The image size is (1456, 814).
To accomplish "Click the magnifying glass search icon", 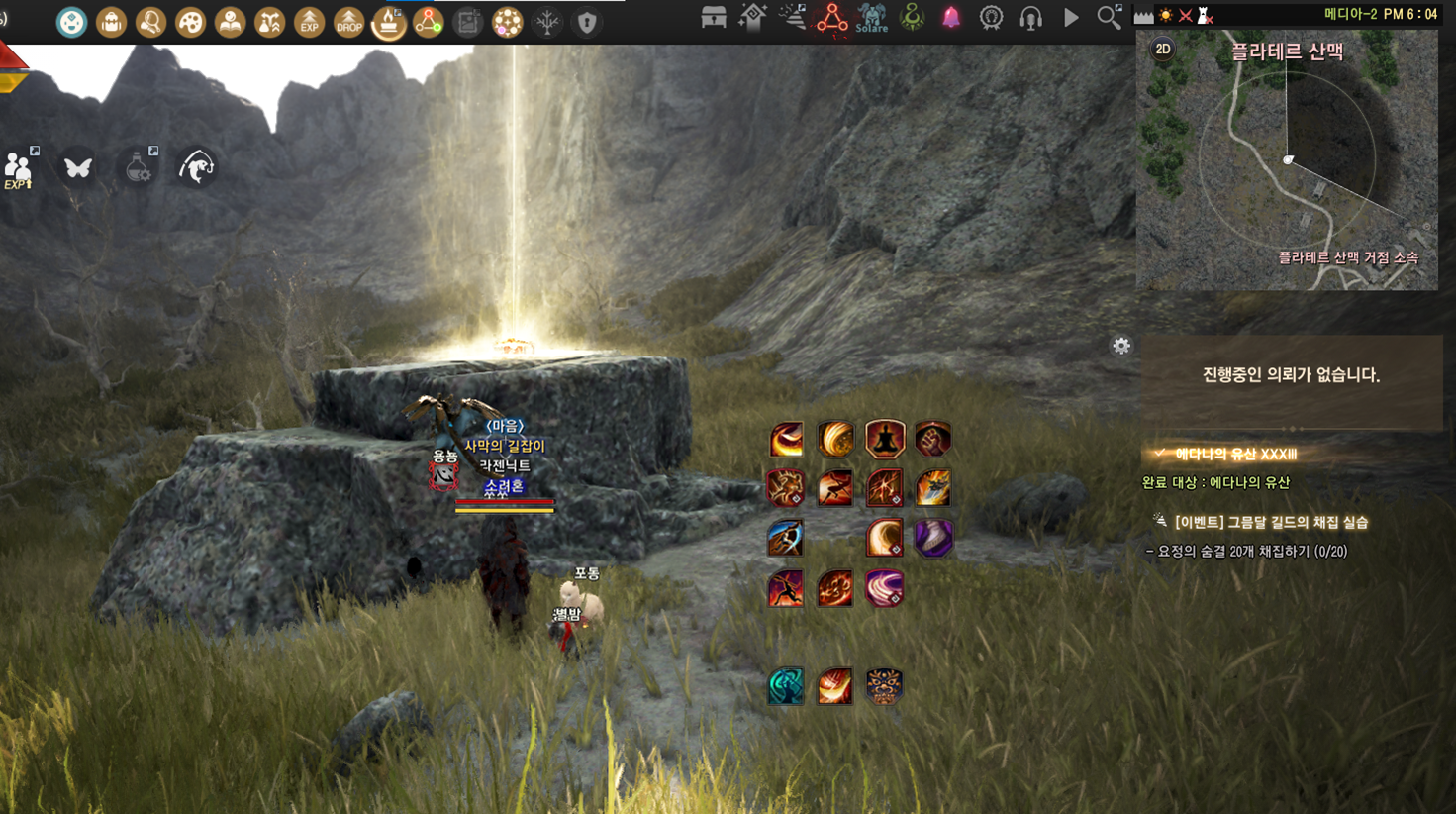I will pos(1110,17).
